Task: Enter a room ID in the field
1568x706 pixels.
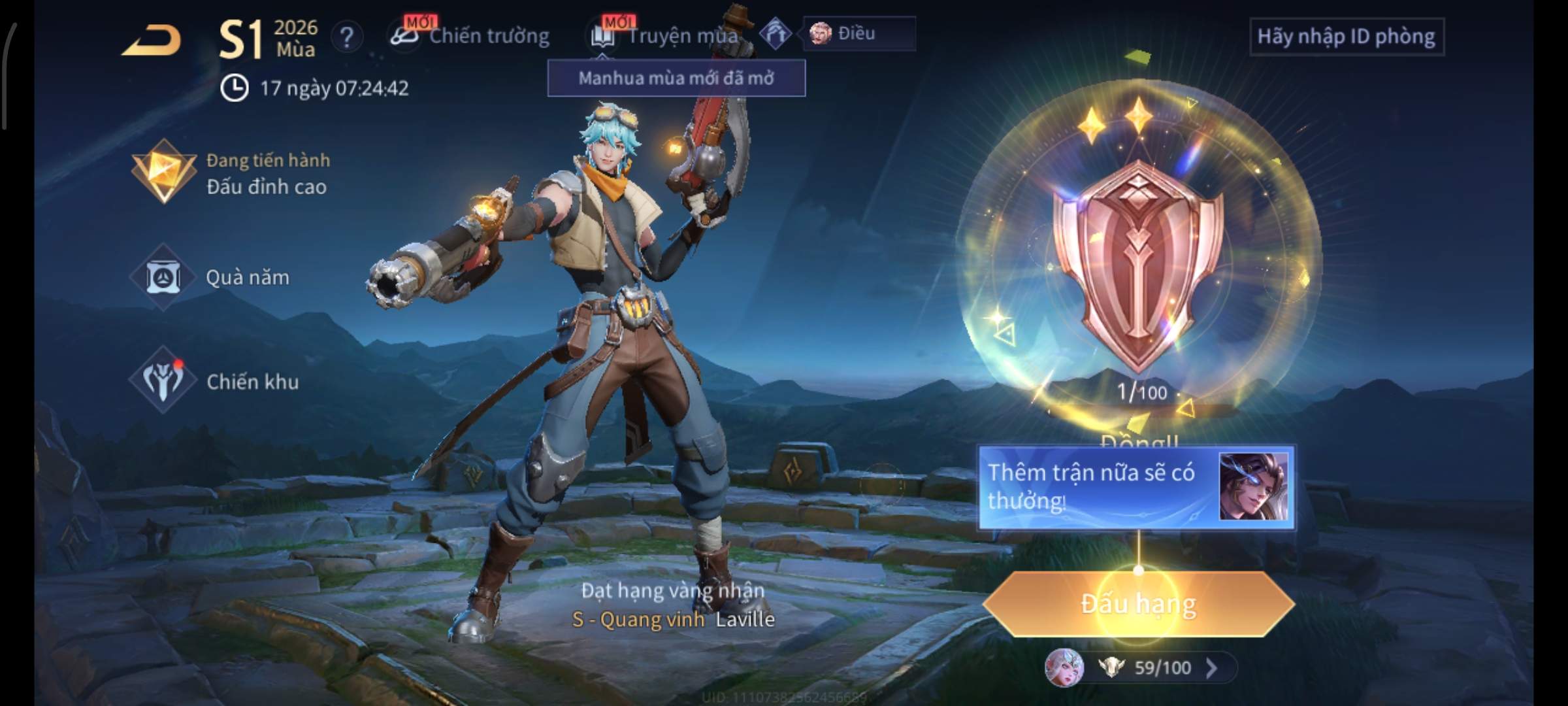Action: (1346, 37)
